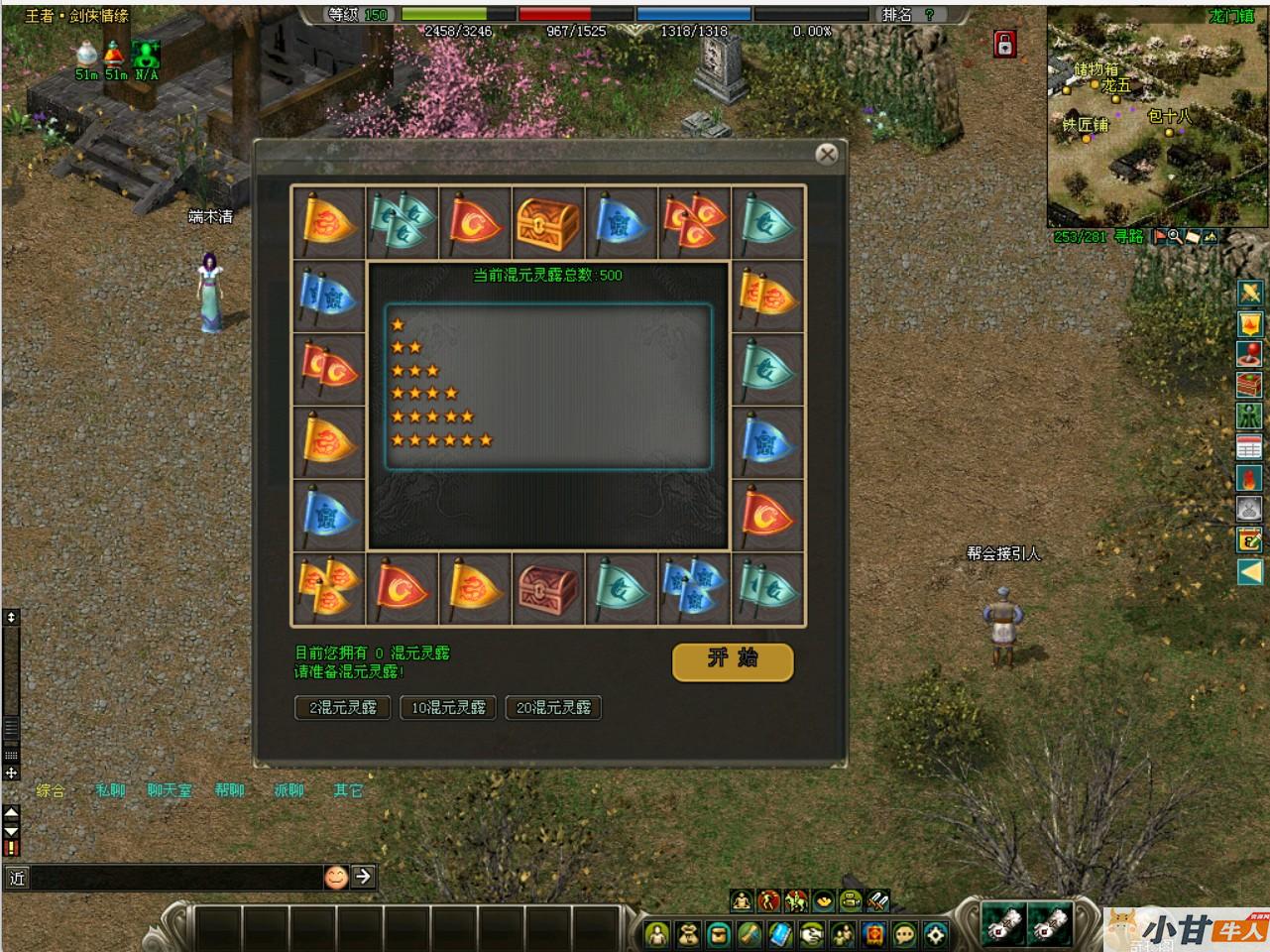Viewport: 1270px width, 952px height.
Task: Switch to the 帮聊 guild chat tab
Action: click(229, 790)
